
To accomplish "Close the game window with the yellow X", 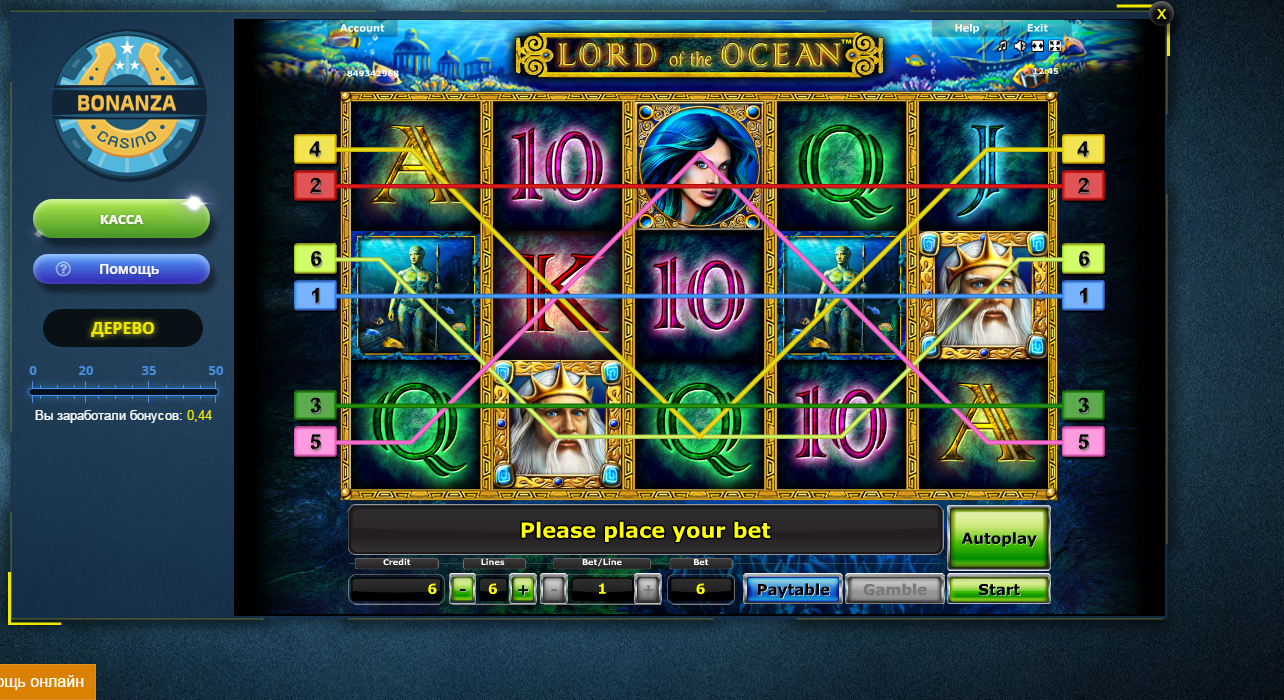I will coord(1161,14).
